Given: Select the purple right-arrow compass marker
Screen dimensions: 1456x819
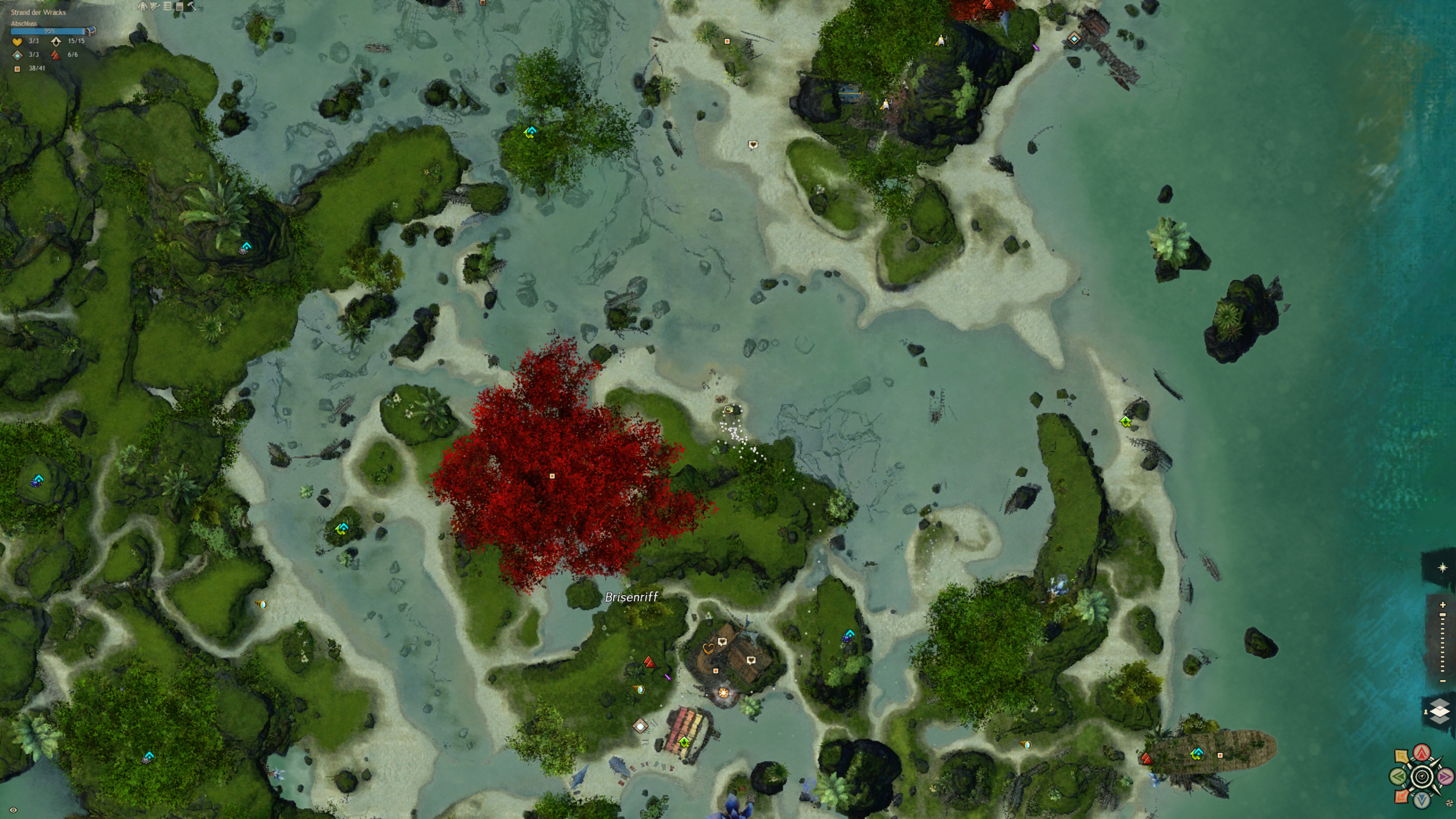Looking at the screenshot, I should click(x=1445, y=776).
